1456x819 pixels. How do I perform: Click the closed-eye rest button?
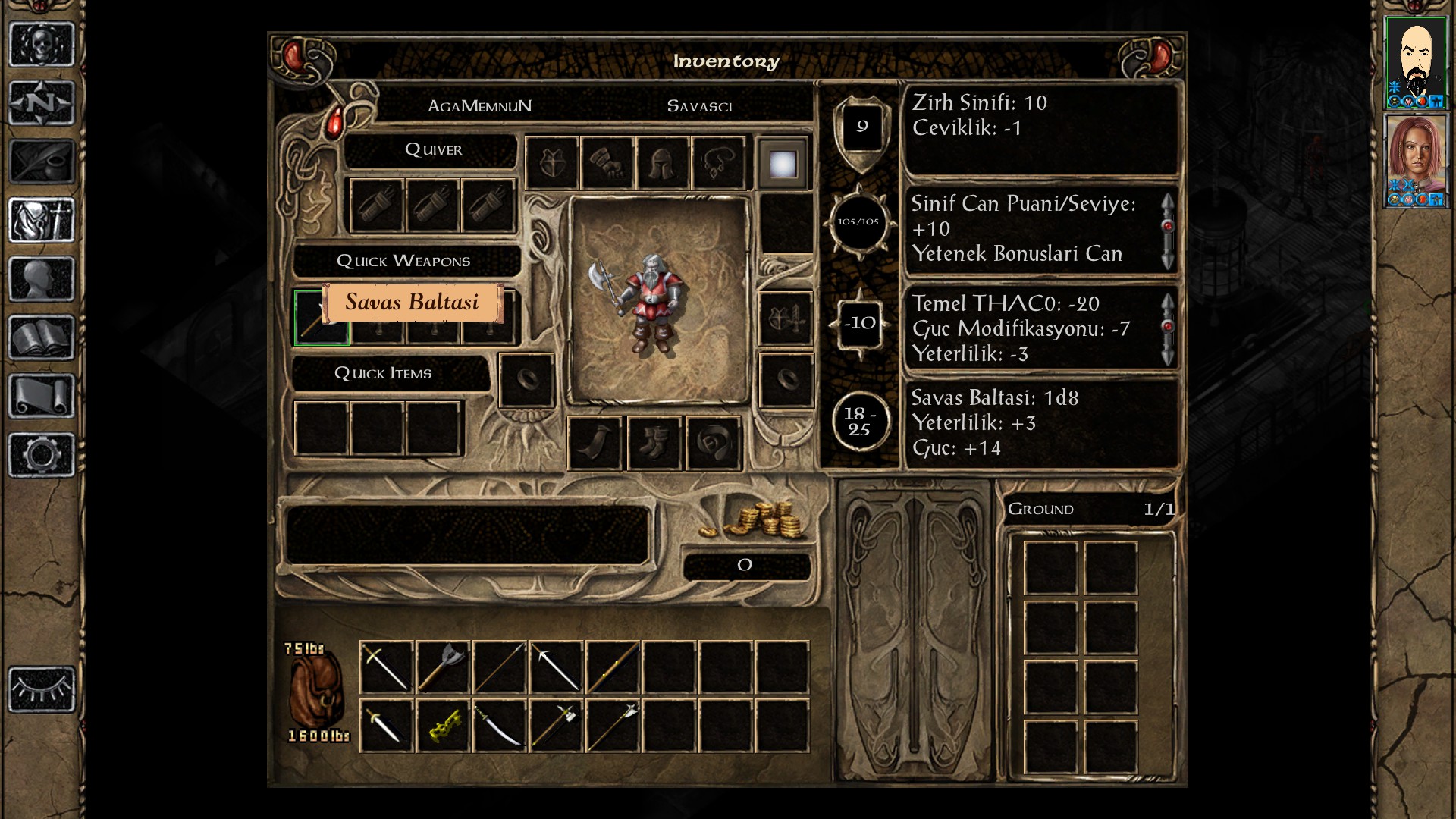click(x=42, y=689)
